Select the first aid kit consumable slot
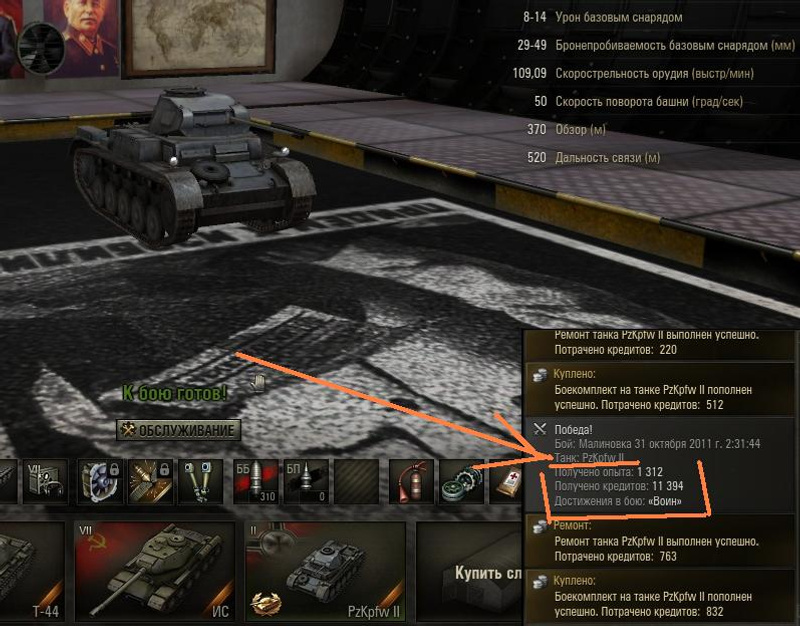 point(508,481)
